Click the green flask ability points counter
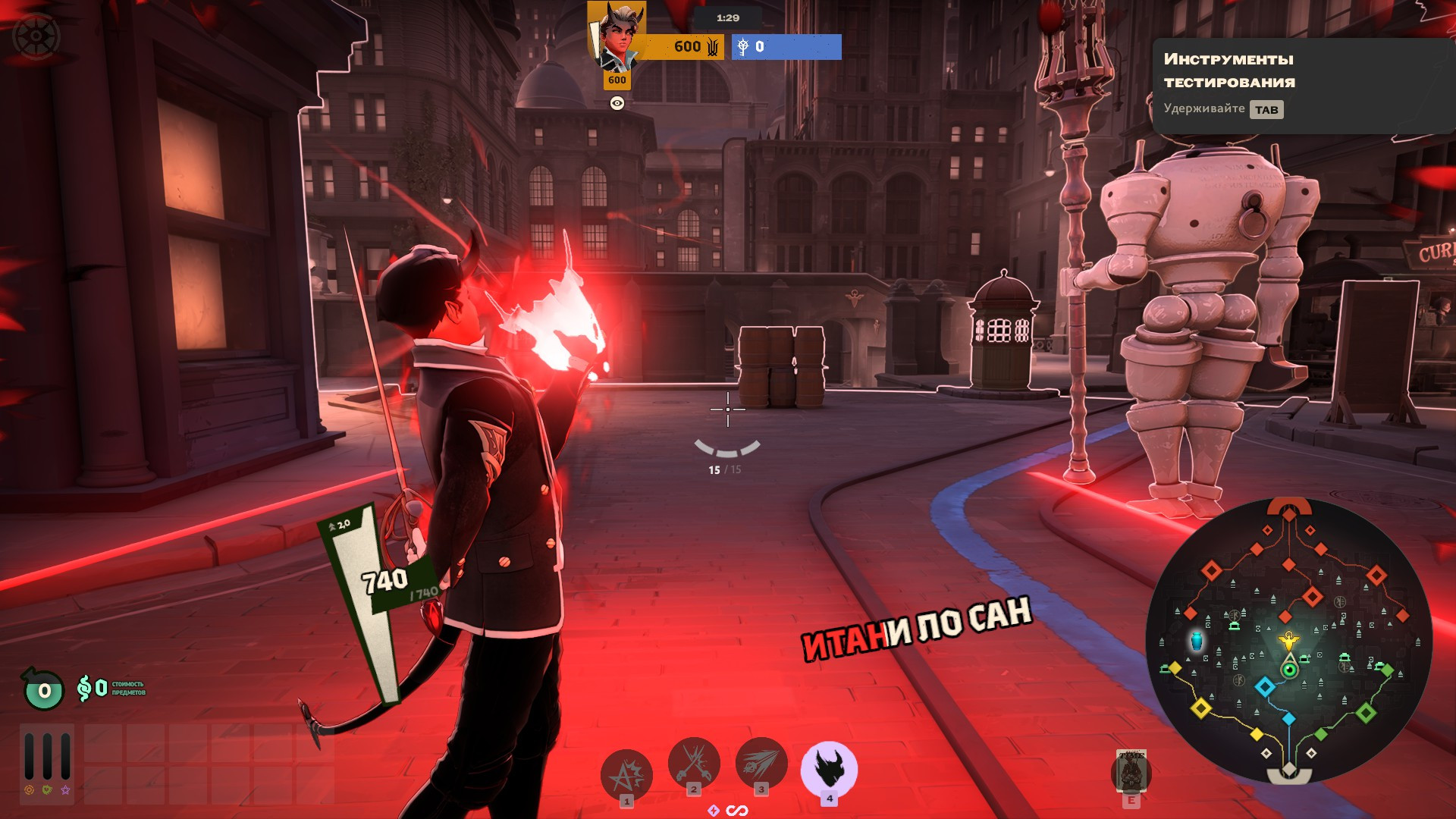The width and height of the screenshot is (1456, 819). [x=44, y=689]
